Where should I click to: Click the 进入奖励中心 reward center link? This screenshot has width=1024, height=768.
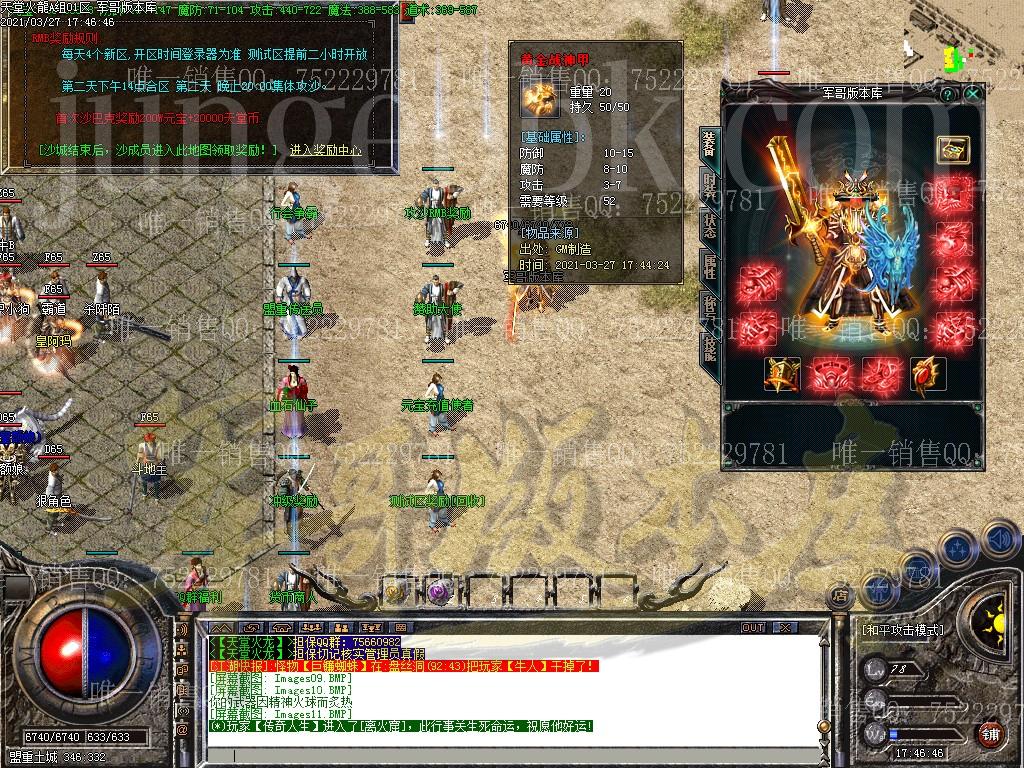[325, 151]
